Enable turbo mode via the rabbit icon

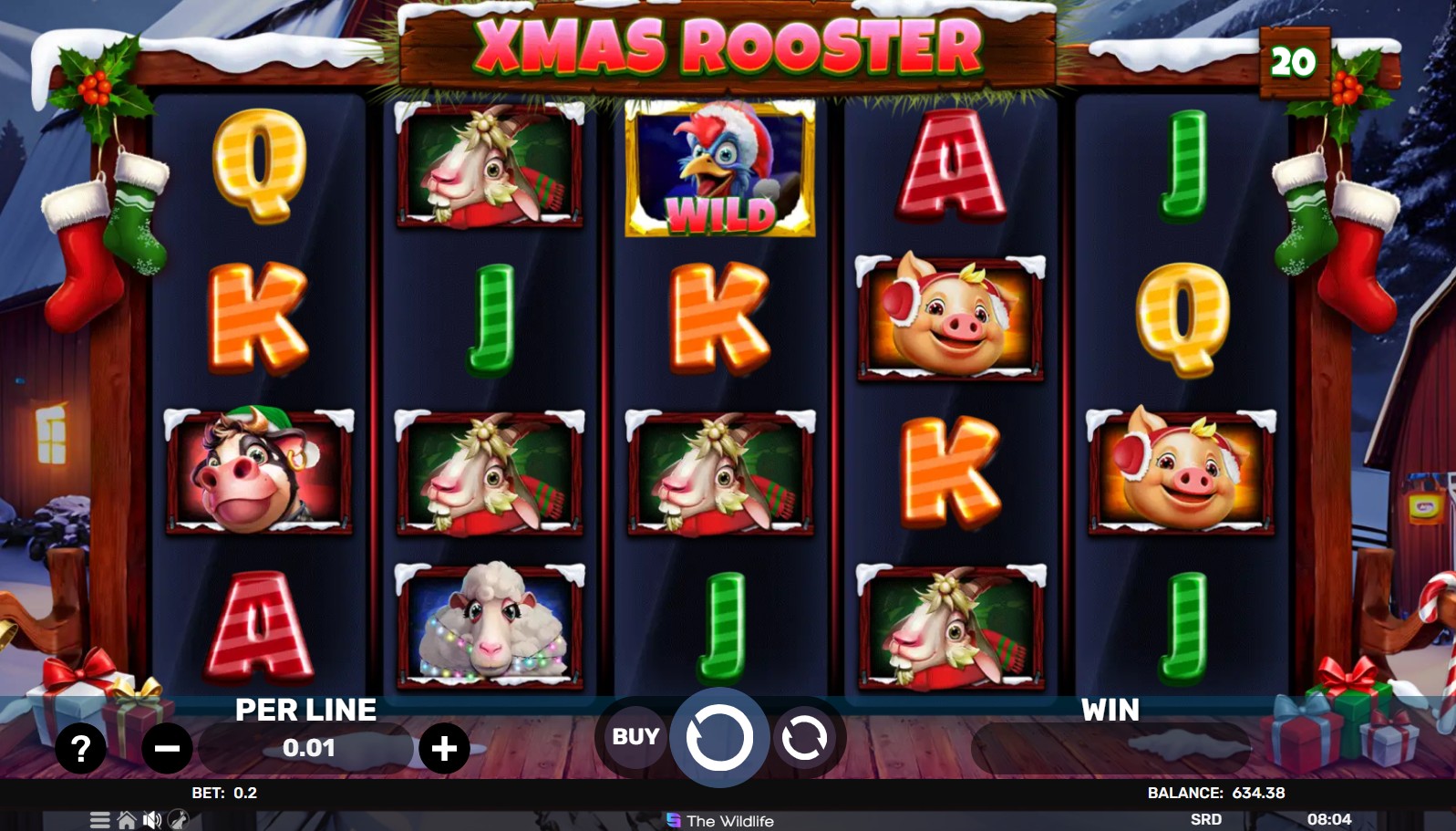(x=178, y=818)
